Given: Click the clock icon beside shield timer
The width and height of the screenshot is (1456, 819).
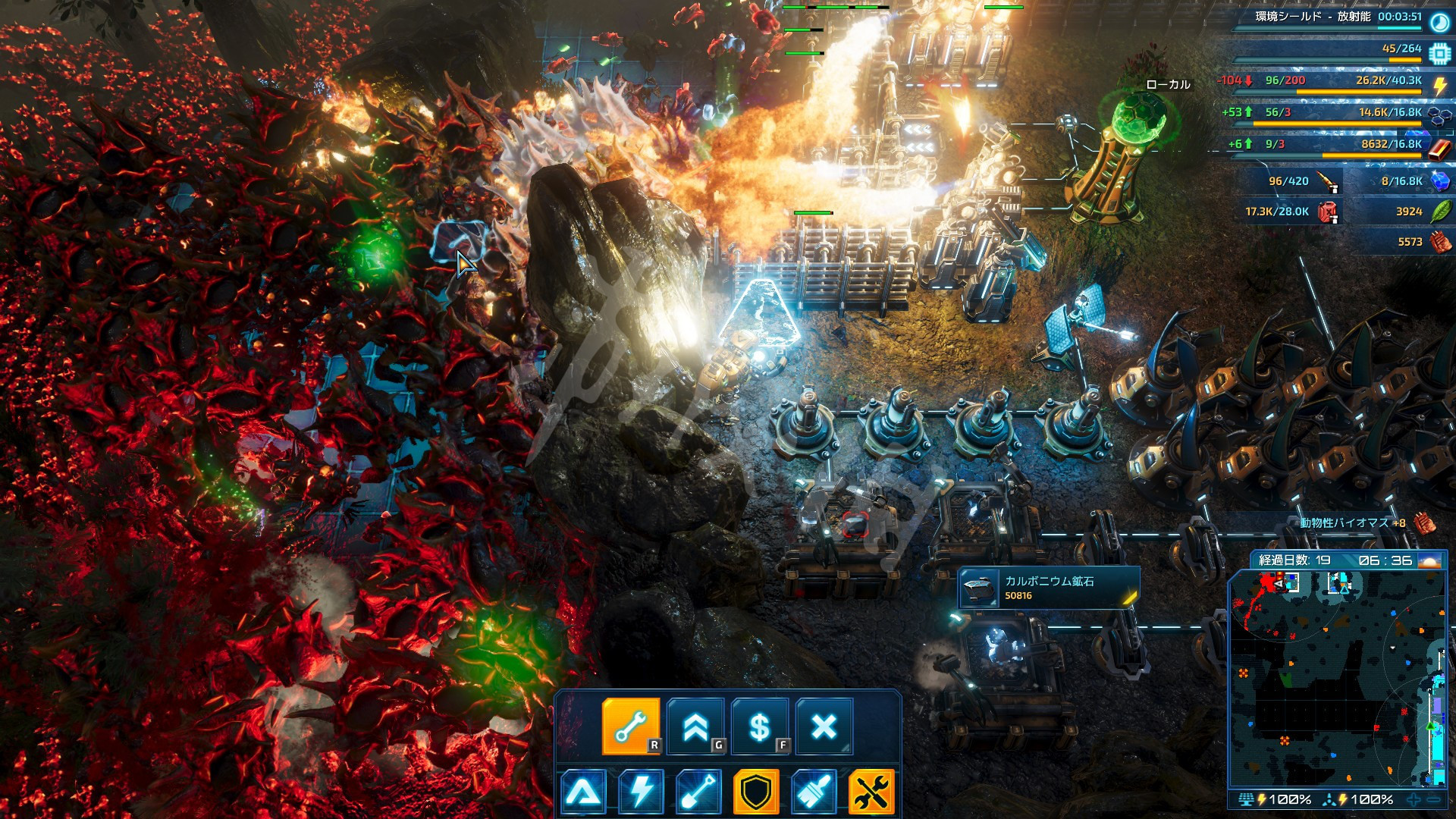Looking at the screenshot, I should [x=1439, y=22].
